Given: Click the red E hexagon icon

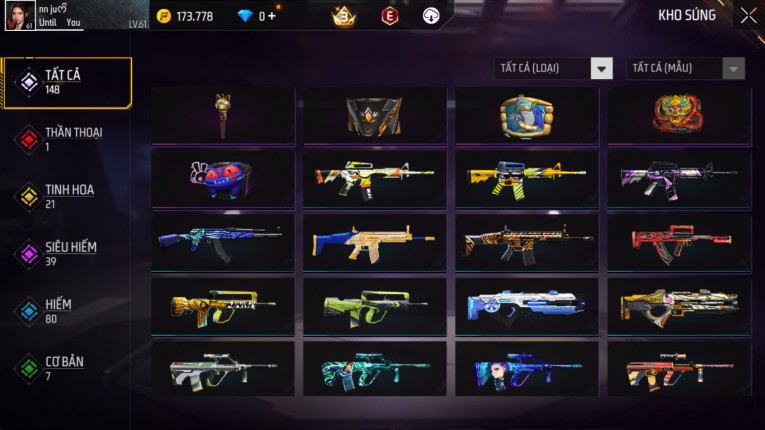Looking at the screenshot, I should [x=390, y=16].
